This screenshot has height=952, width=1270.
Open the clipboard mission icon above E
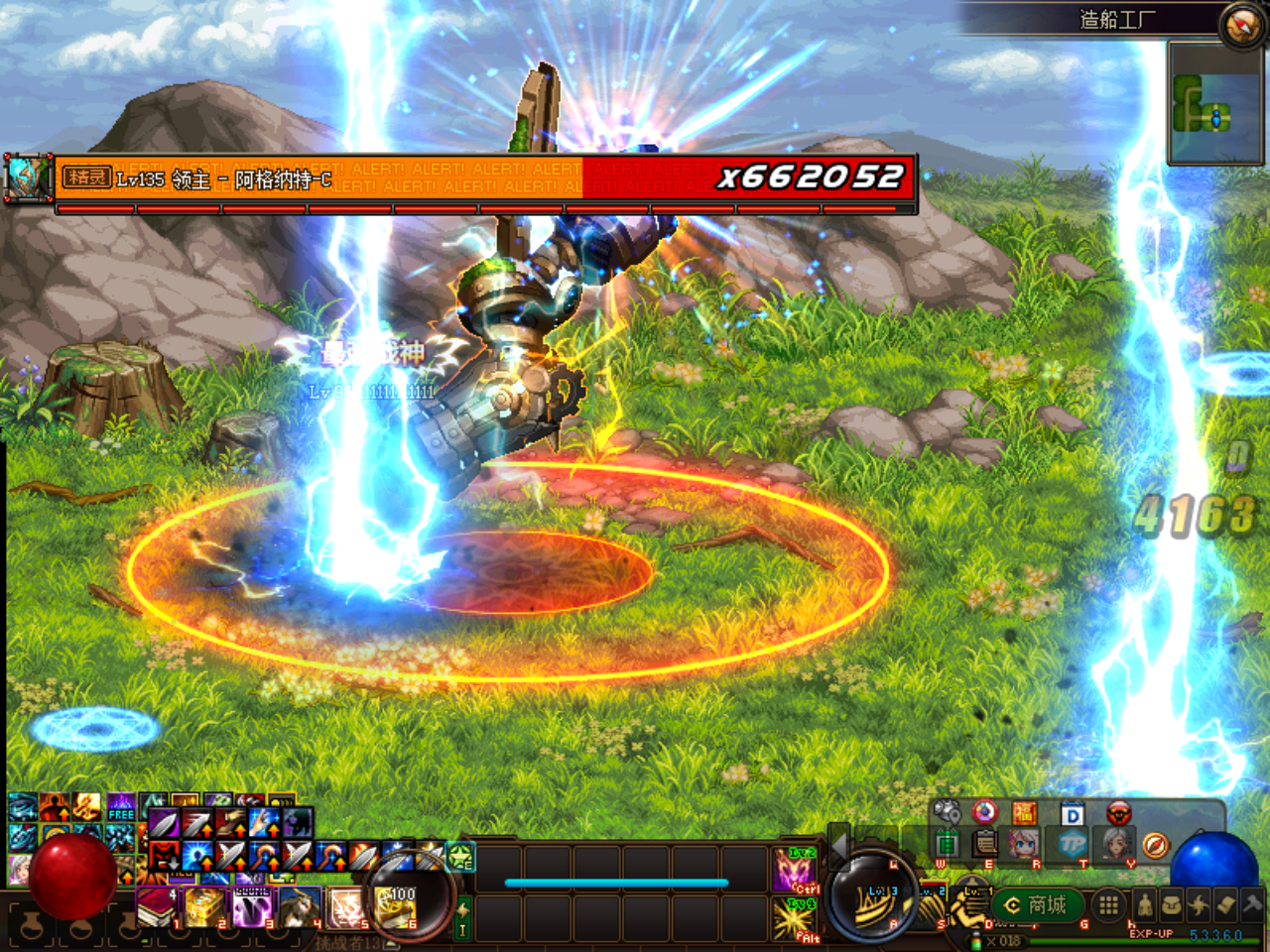(x=984, y=844)
